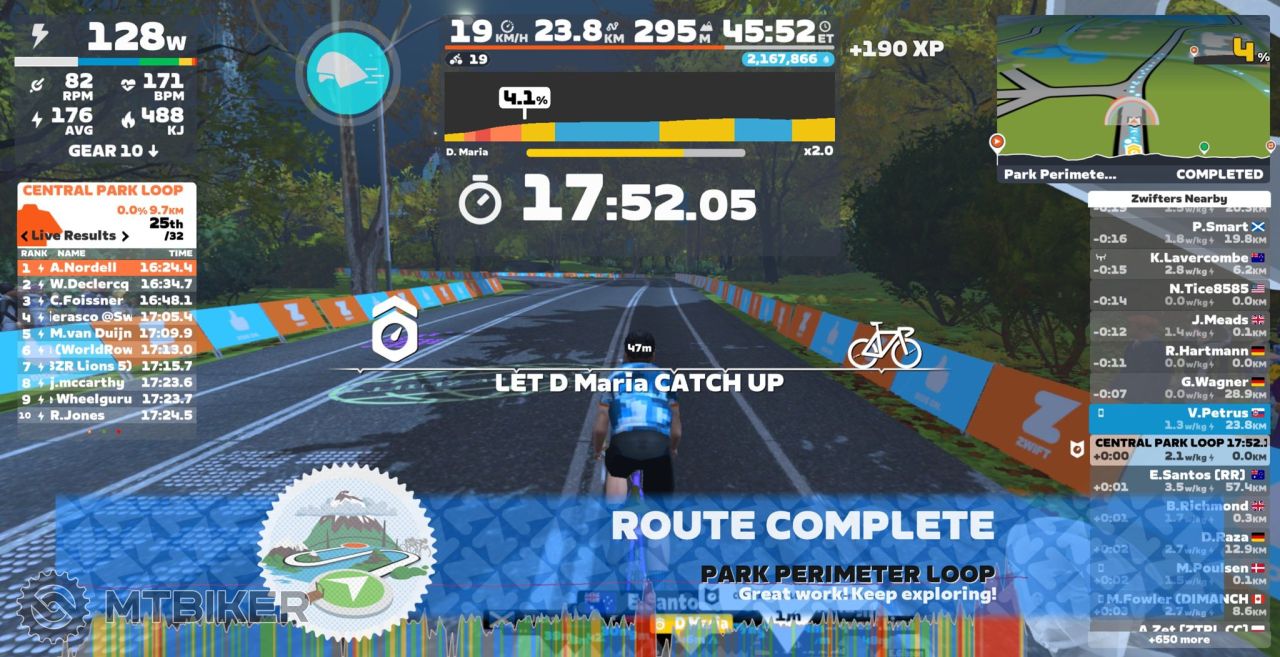Choose E.Santos (RR) in nearby list

(x=1180, y=481)
